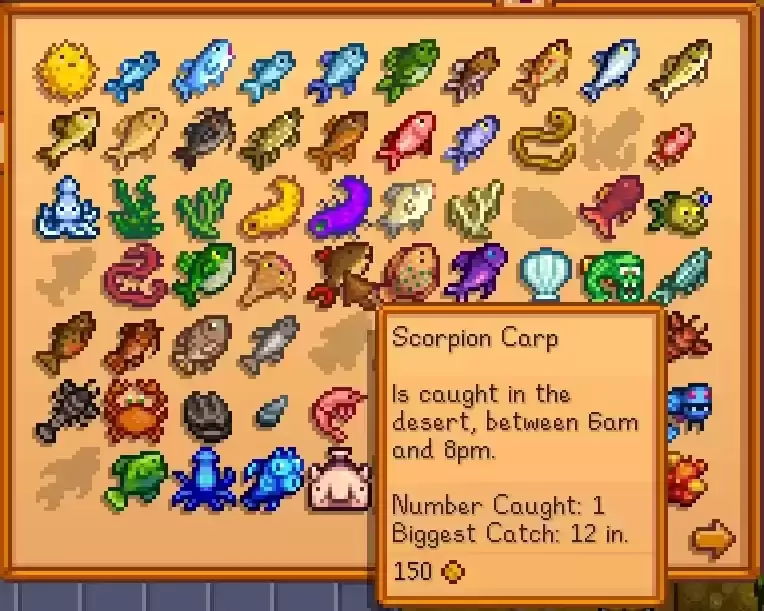Image resolution: width=764 pixels, height=611 pixels.
Task: Click the red crab icon
Action: pyautogui.click(x=134, y=410)
